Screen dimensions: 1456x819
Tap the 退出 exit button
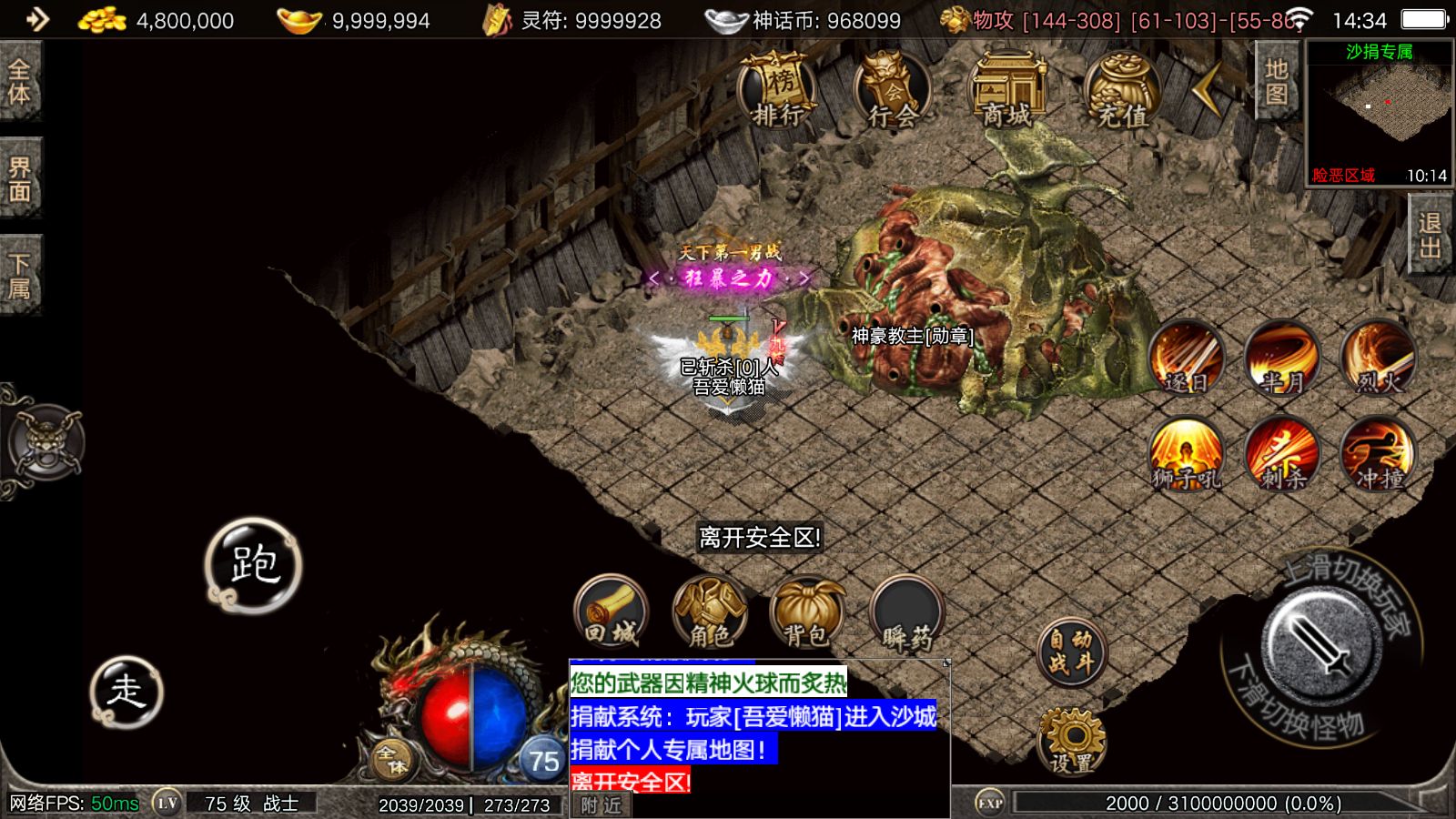(x=1430, y=235)
